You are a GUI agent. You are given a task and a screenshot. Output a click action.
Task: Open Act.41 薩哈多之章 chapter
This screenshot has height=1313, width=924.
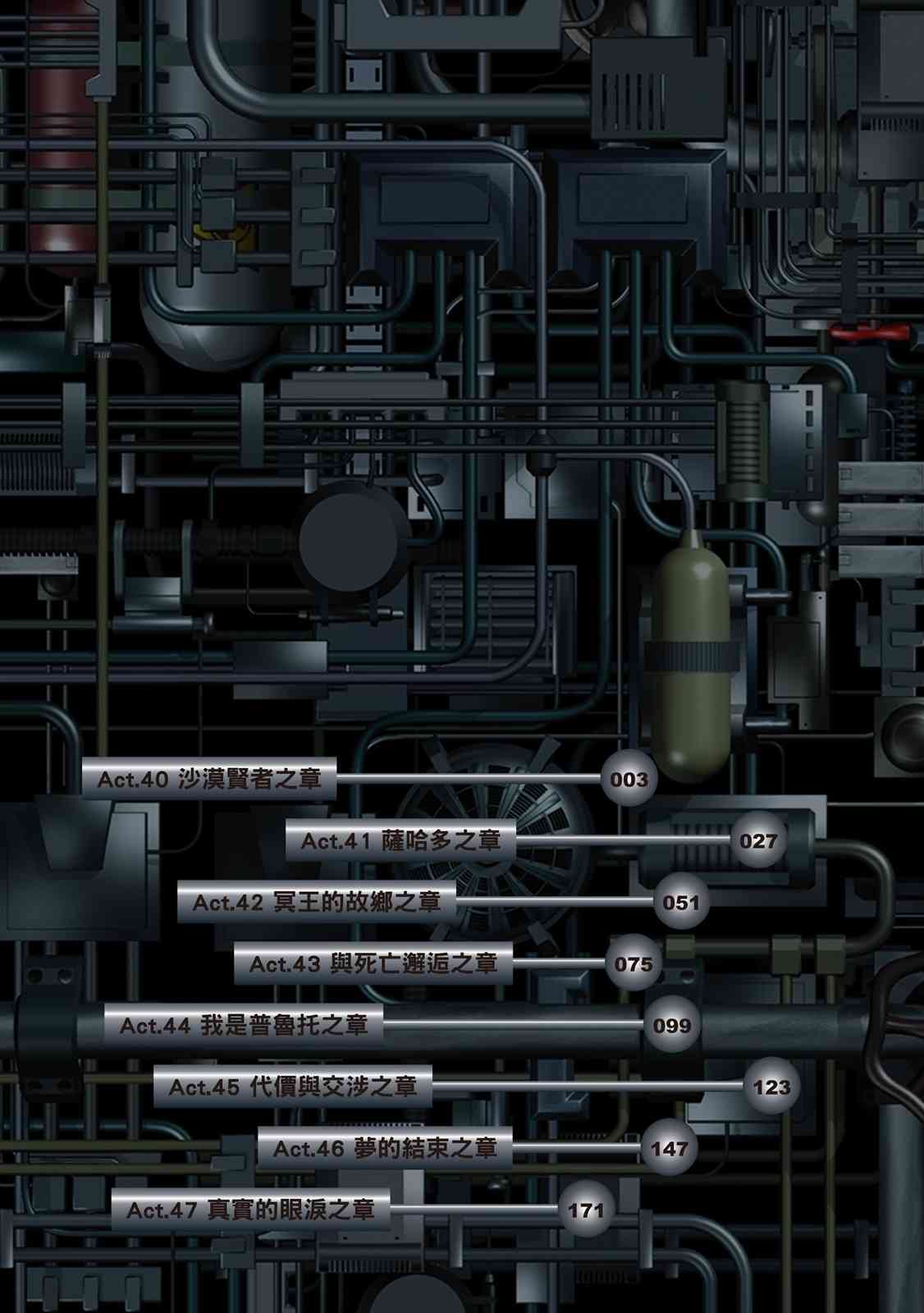click(x=400, y=840)
